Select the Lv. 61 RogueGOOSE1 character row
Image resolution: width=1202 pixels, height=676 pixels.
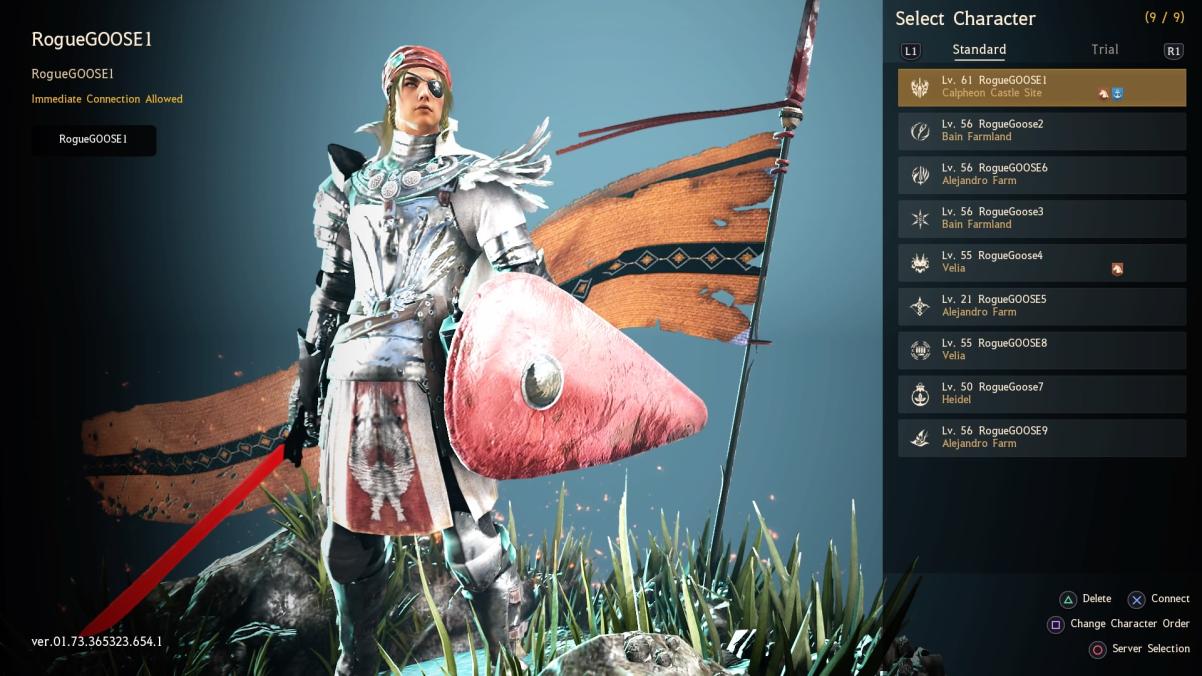(1041, 87)
